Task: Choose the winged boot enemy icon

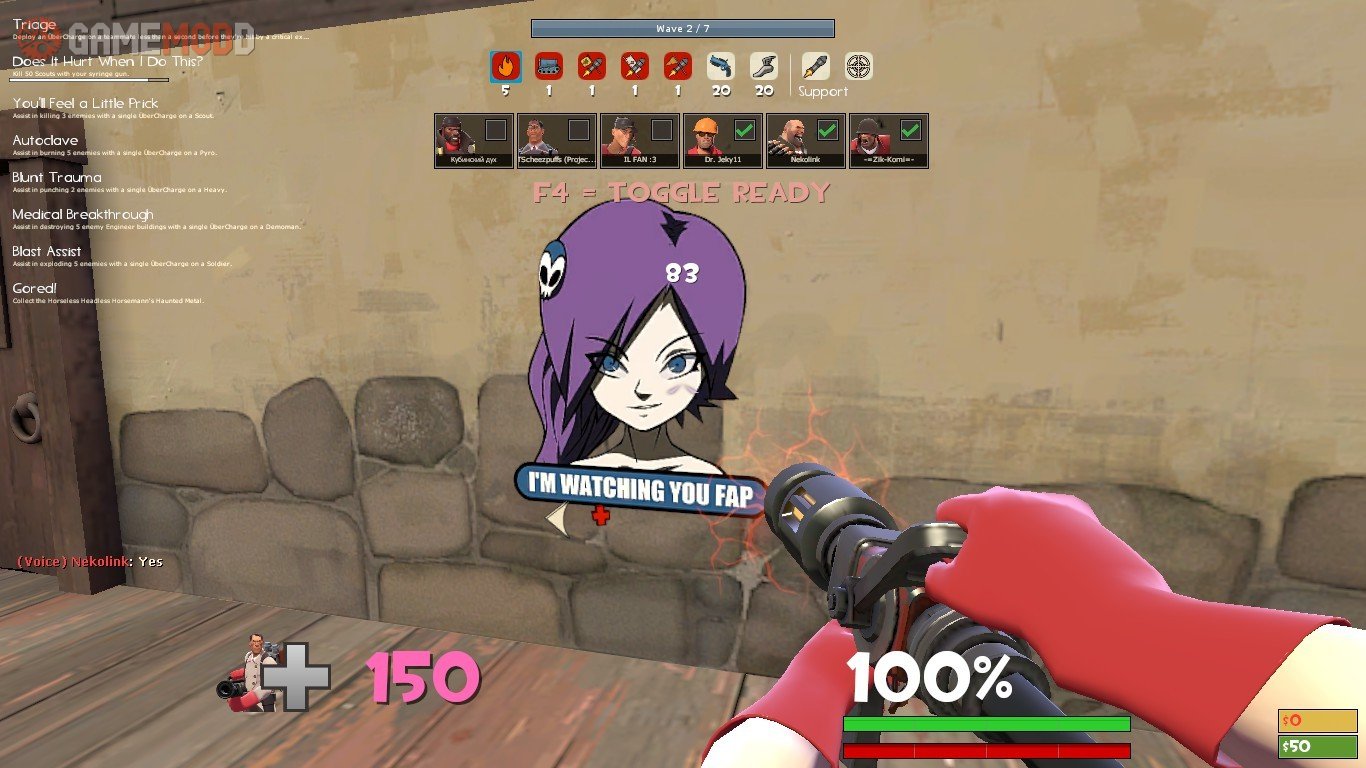Action: 764,67
